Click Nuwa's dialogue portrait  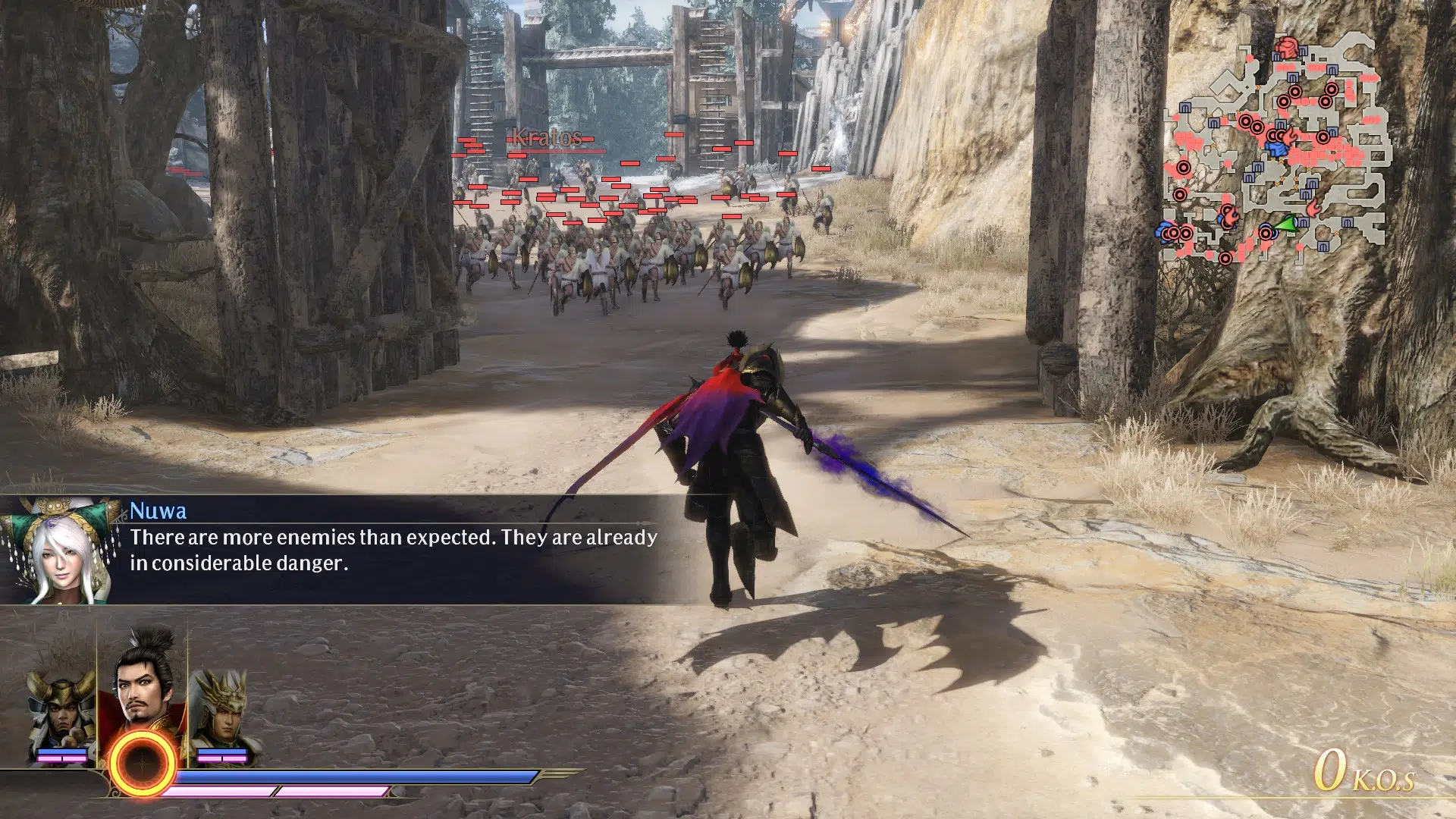click(58, 551)
